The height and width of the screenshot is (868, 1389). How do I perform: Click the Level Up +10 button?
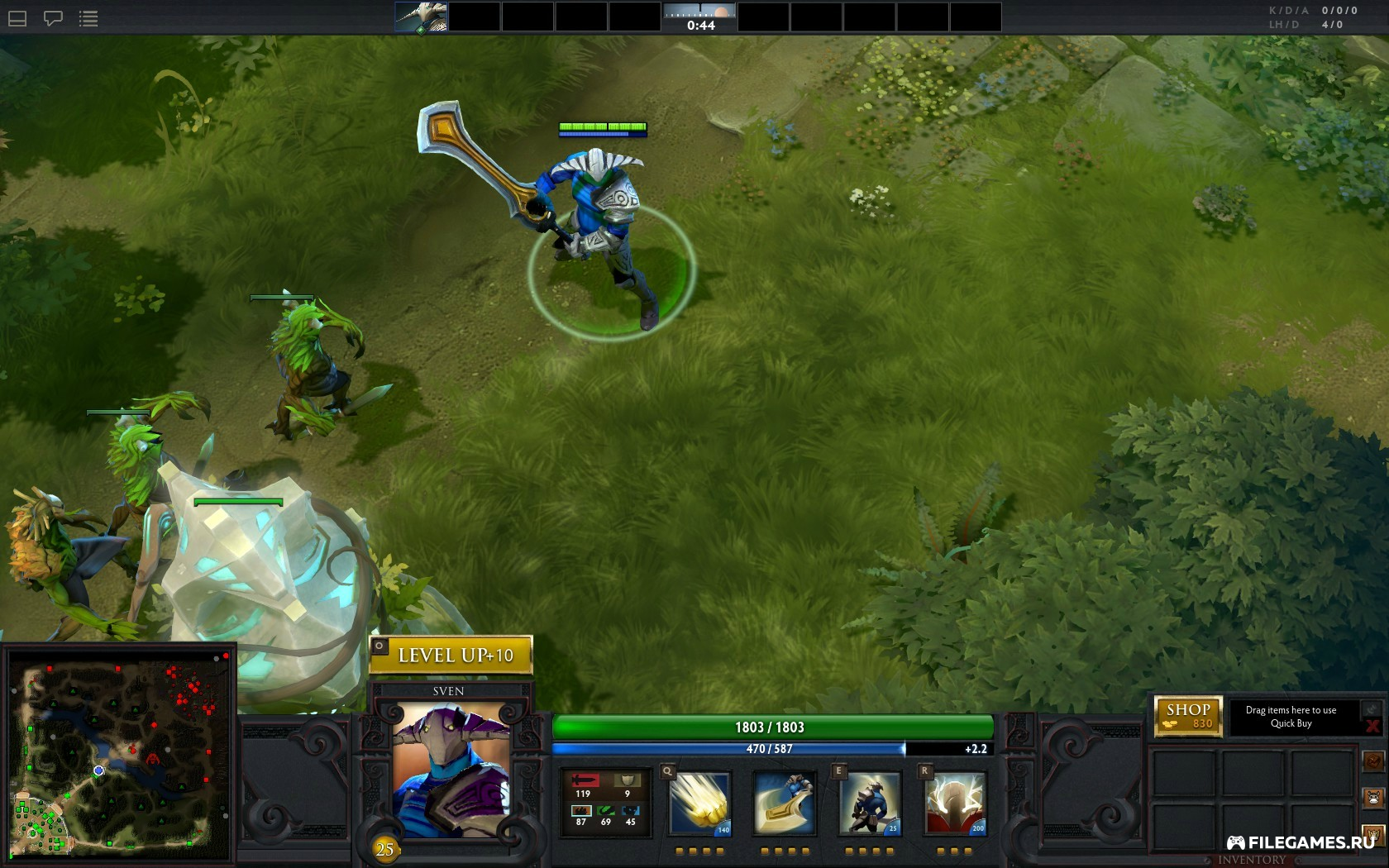[451, 656]
